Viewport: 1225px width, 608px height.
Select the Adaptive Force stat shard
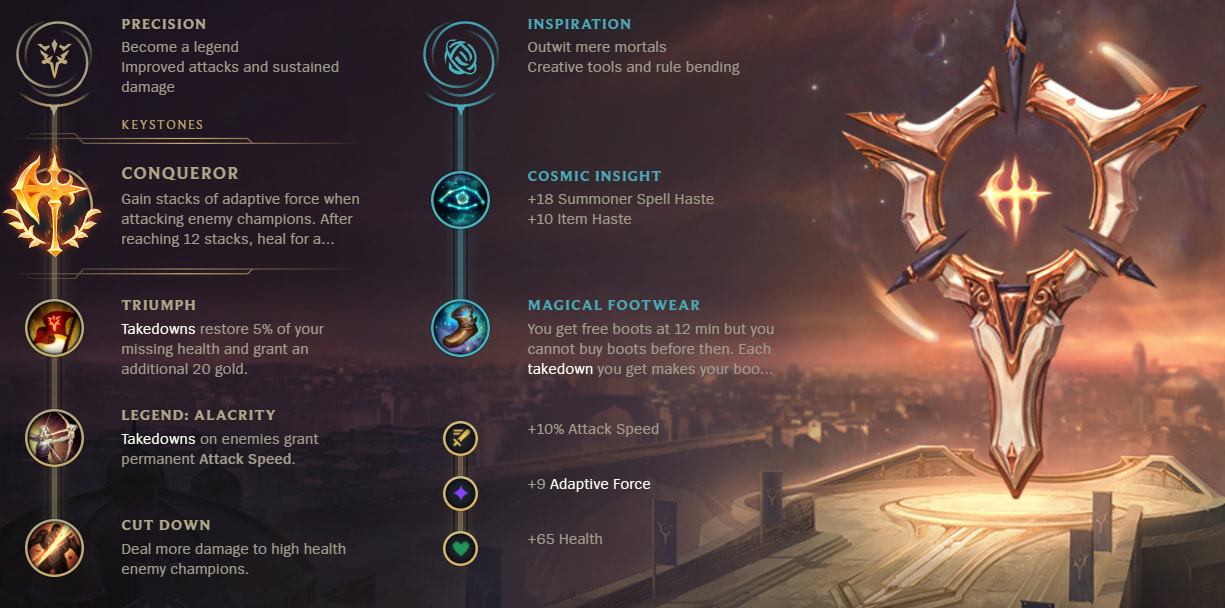tap(461, 493)
